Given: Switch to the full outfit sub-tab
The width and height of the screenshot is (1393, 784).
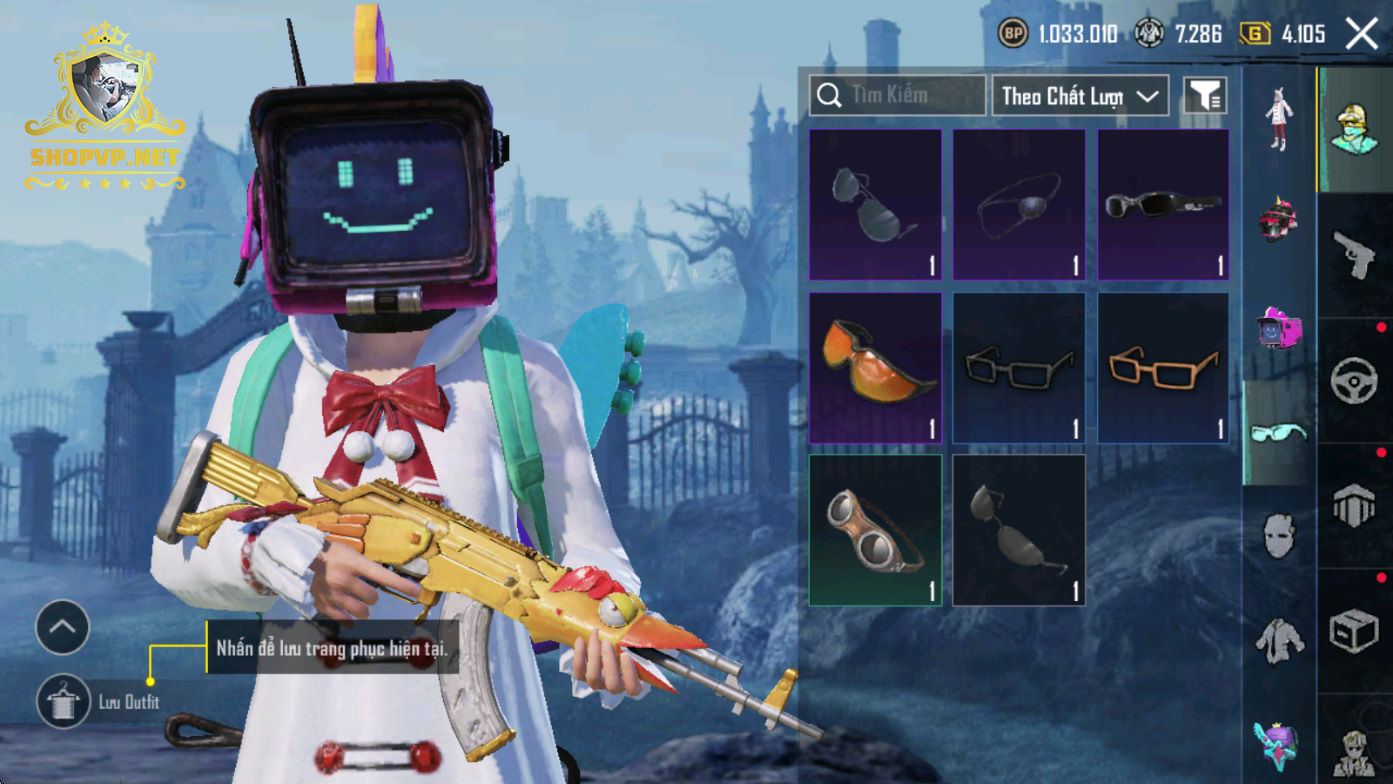Looking at the screenshot, I should pyautogui.click(x=1279, y=118).
